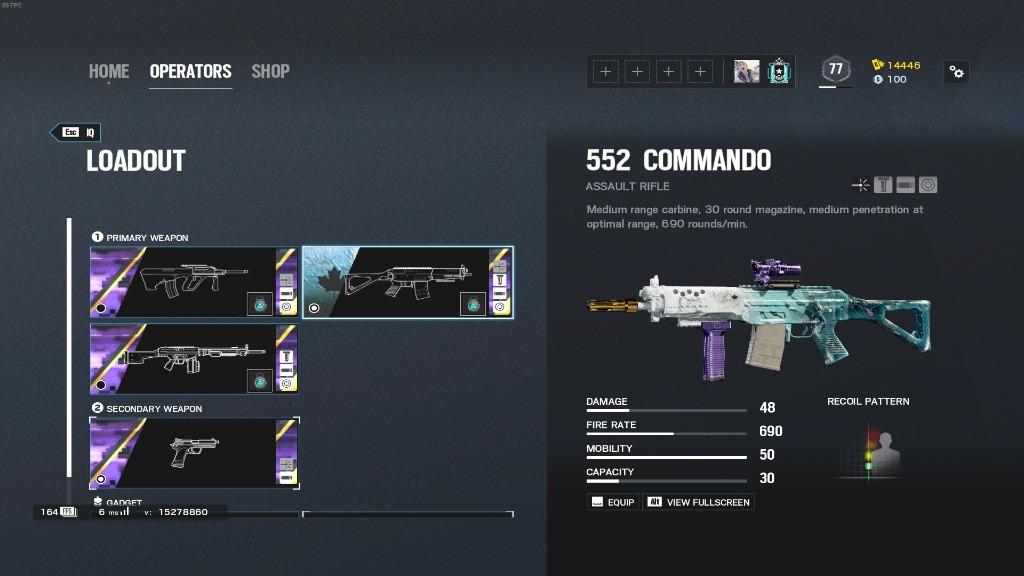Open the OPERATORS tab

point(190,71)
